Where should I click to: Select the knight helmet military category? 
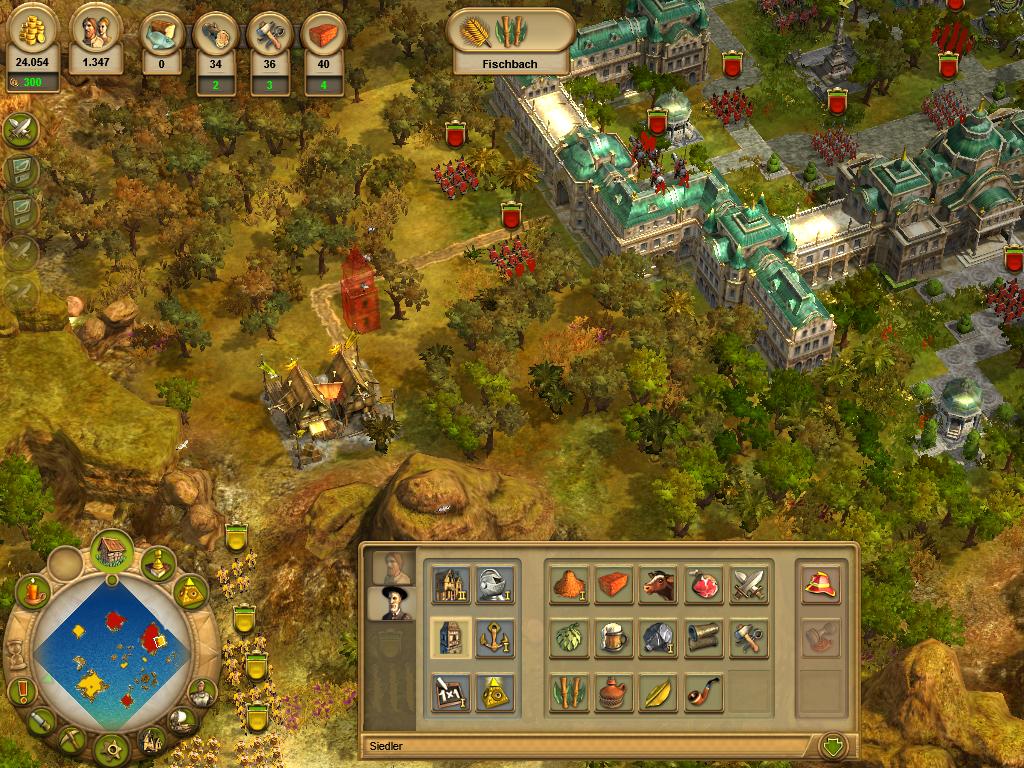click(x=495, y=585)
